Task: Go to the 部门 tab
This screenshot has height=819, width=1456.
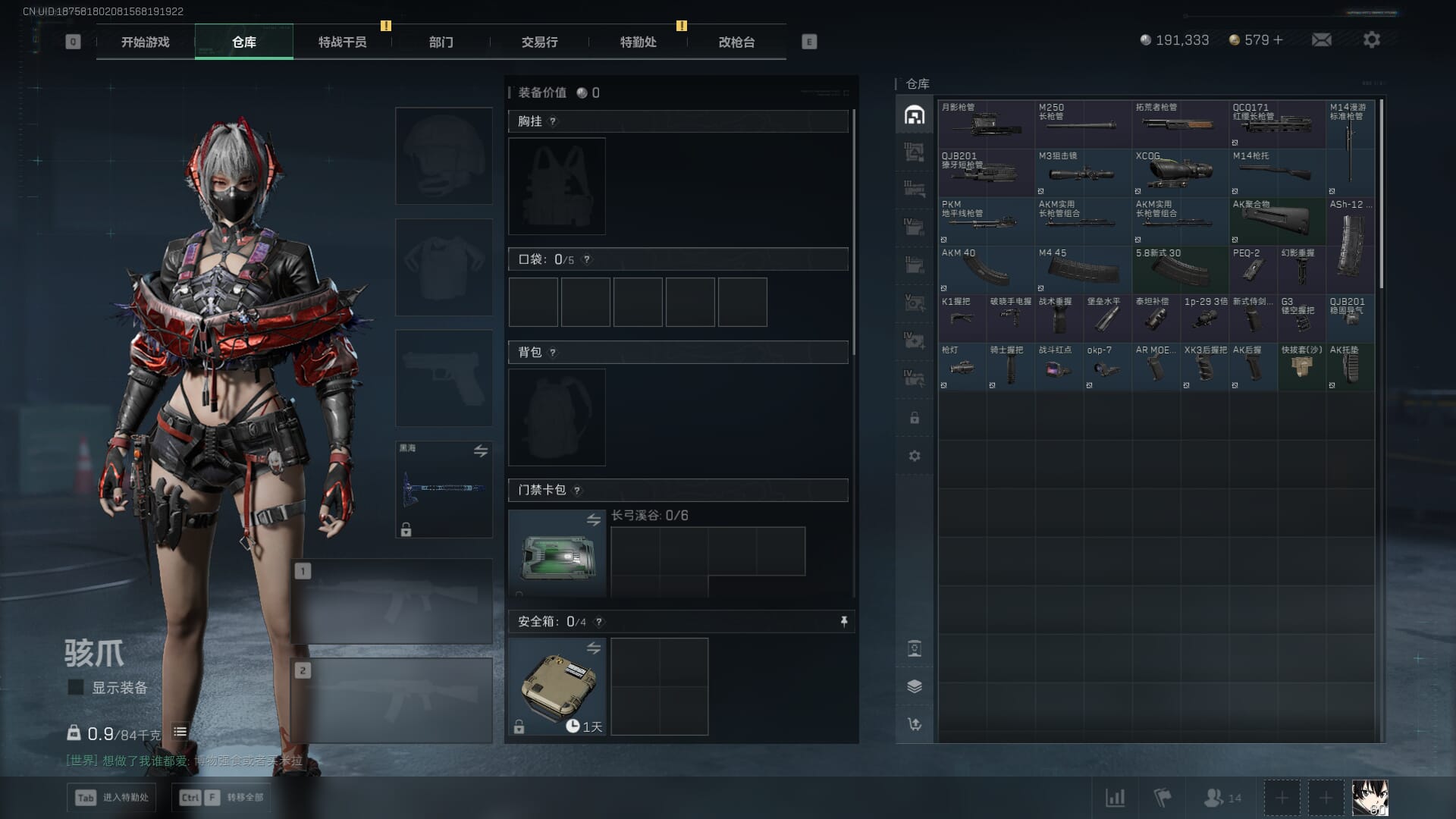Action: pyautogui.click(x=441, y=42)
